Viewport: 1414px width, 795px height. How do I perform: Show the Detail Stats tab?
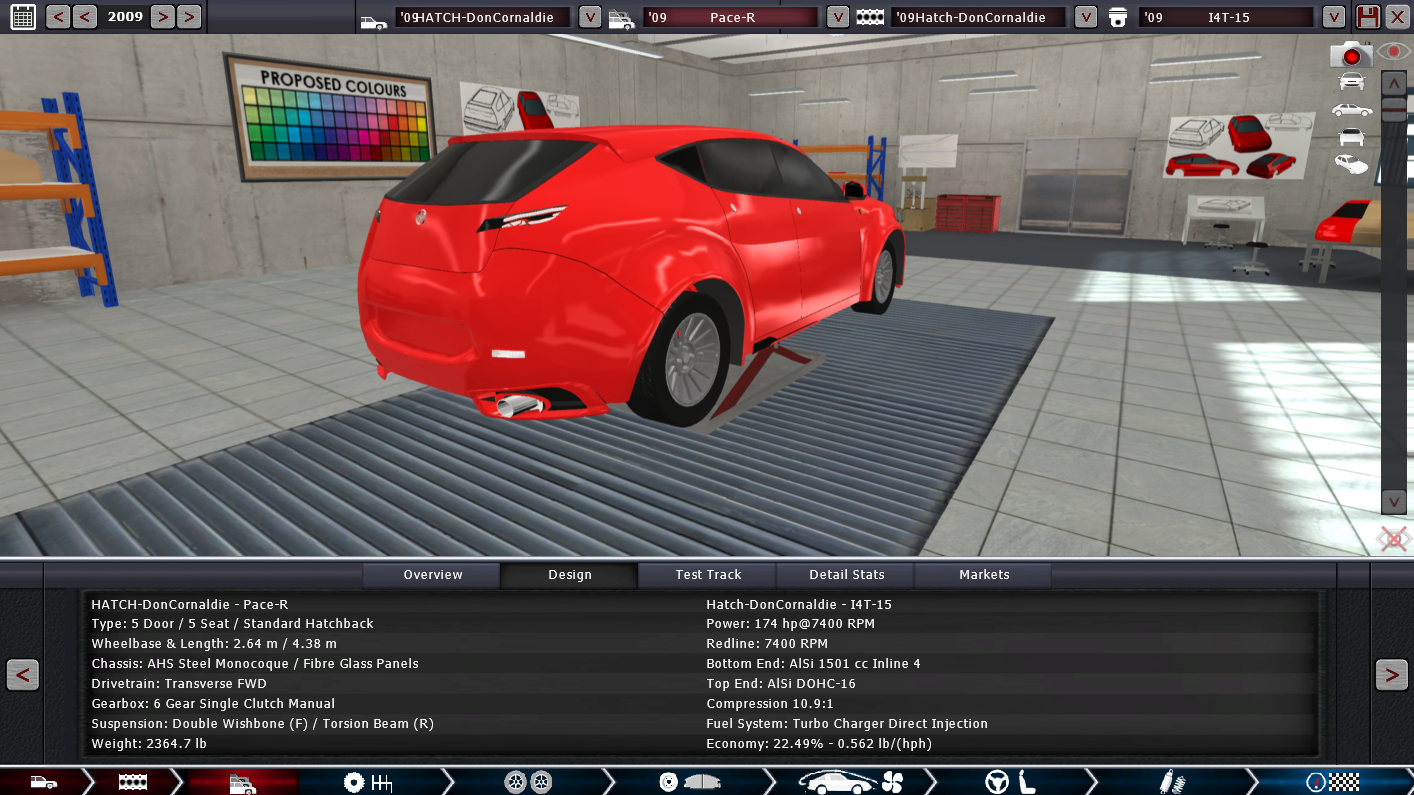(x=846, y=575)
